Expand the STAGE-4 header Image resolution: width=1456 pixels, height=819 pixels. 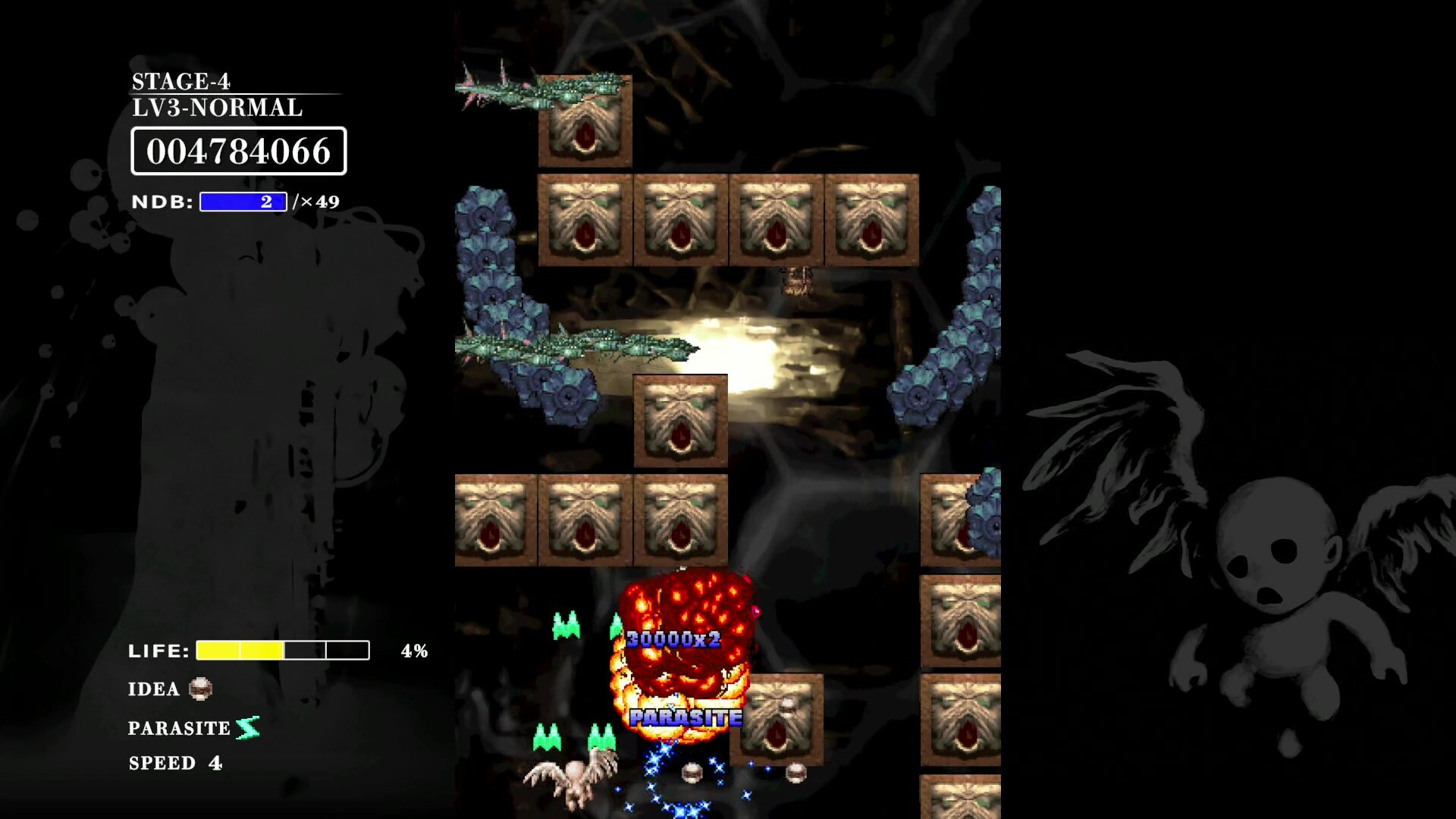pyautogui.click(x=182, y=81)
